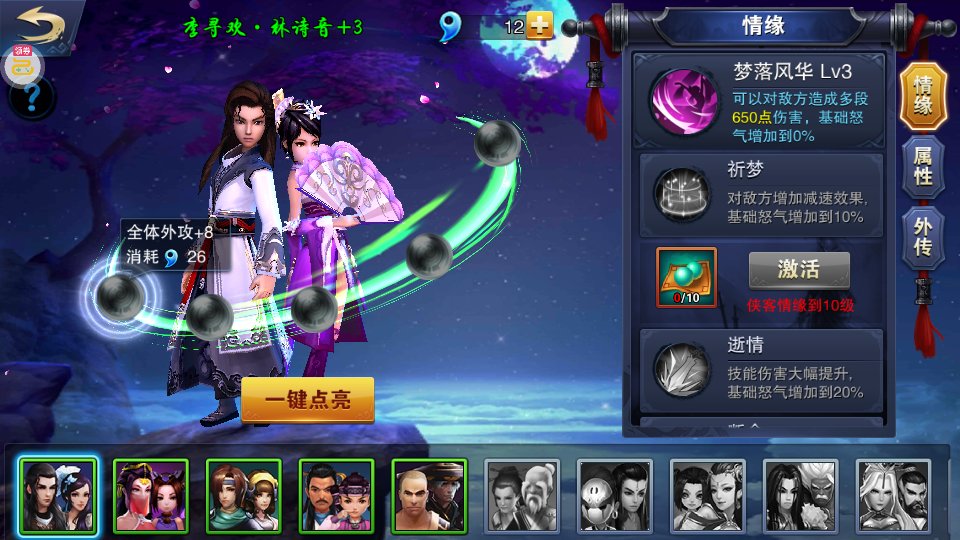Add more currency with the plus button
Viewport: 960px width, 540px height.
(x=540, y=27)
